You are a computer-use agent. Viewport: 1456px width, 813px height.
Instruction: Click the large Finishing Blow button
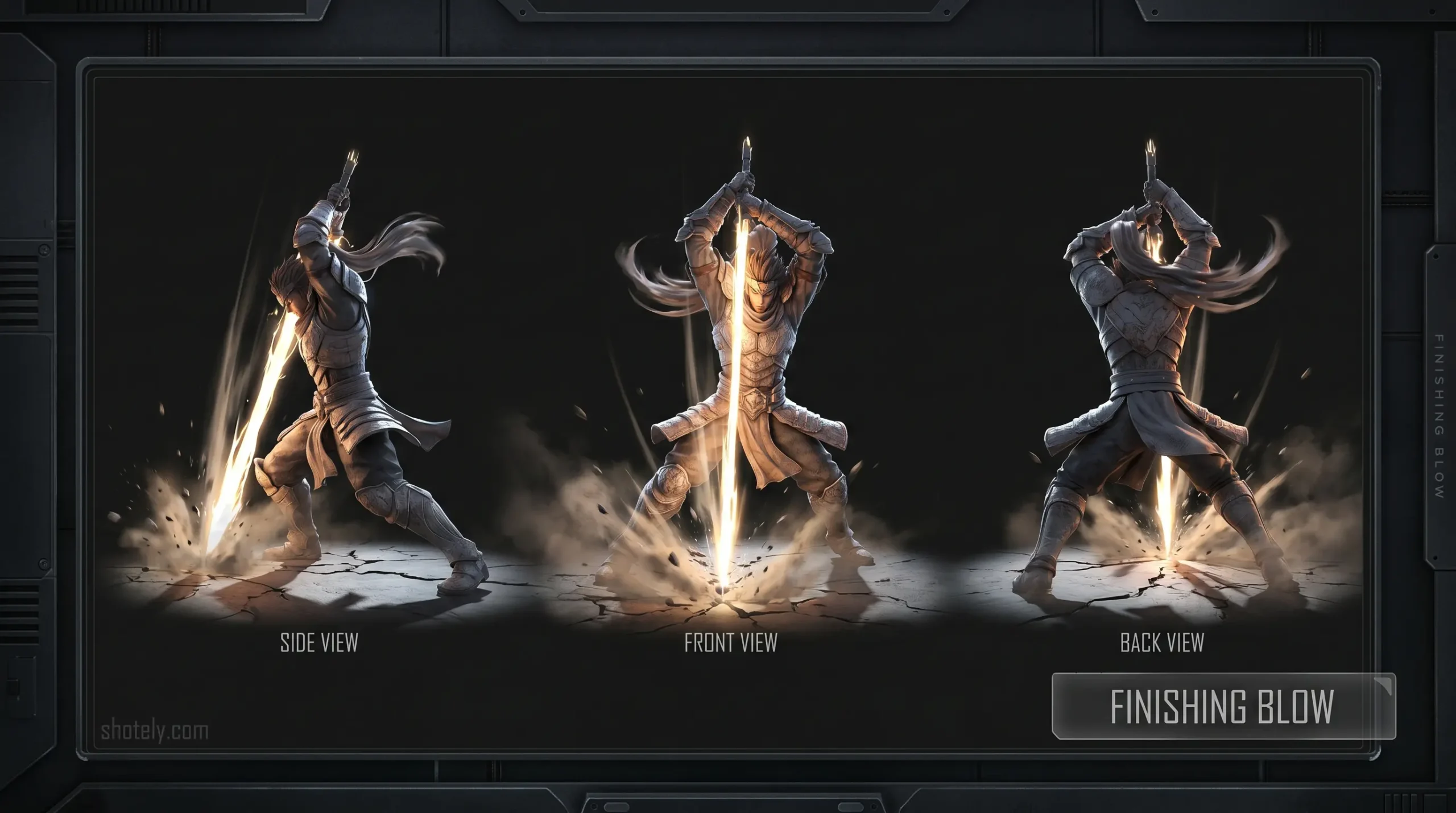click(x=1223, y=706)
